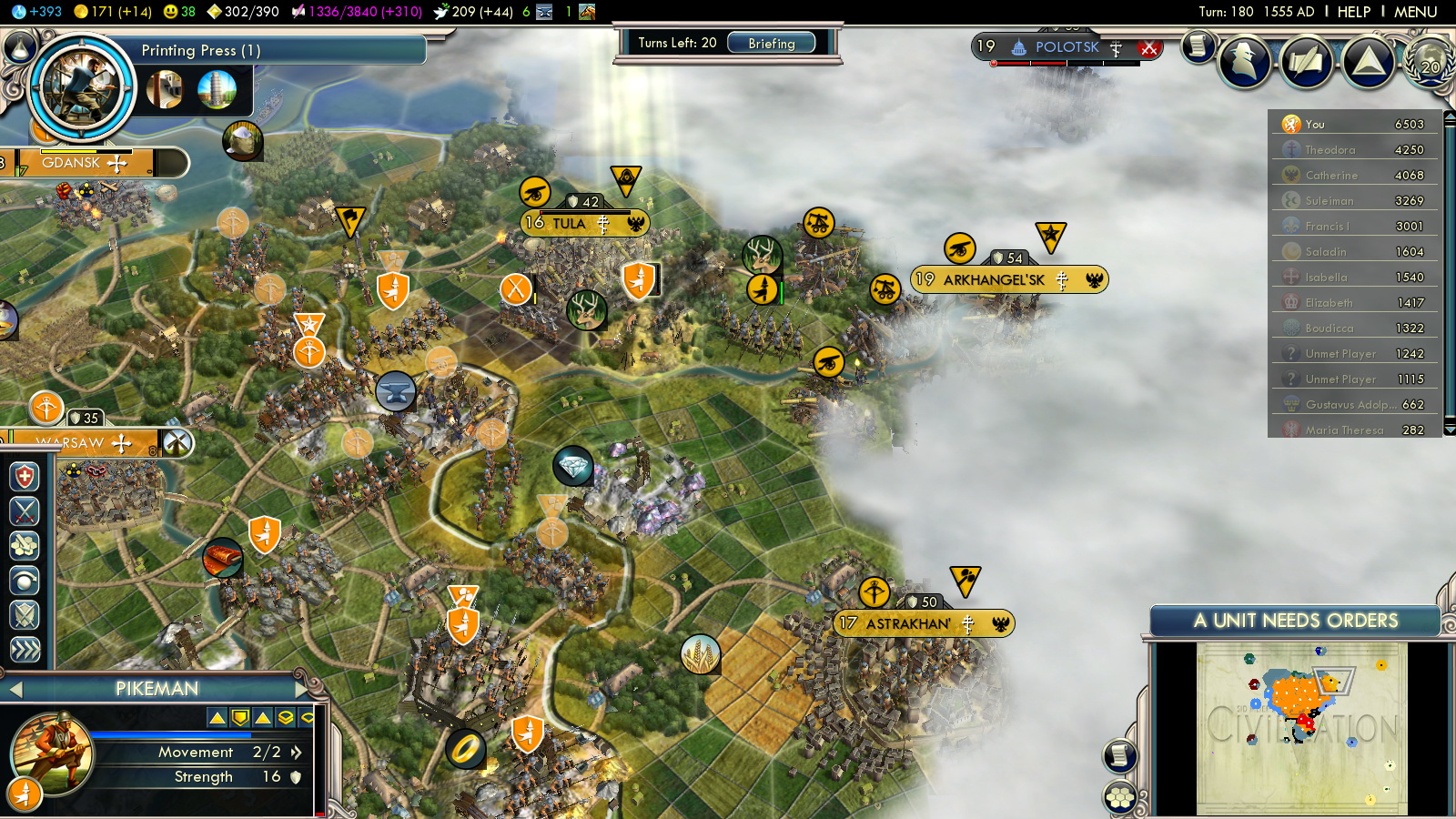The image size is (1456, 819).
Task: Open the HELP Civilopedia link
Action: click(x=1353, y=12)
